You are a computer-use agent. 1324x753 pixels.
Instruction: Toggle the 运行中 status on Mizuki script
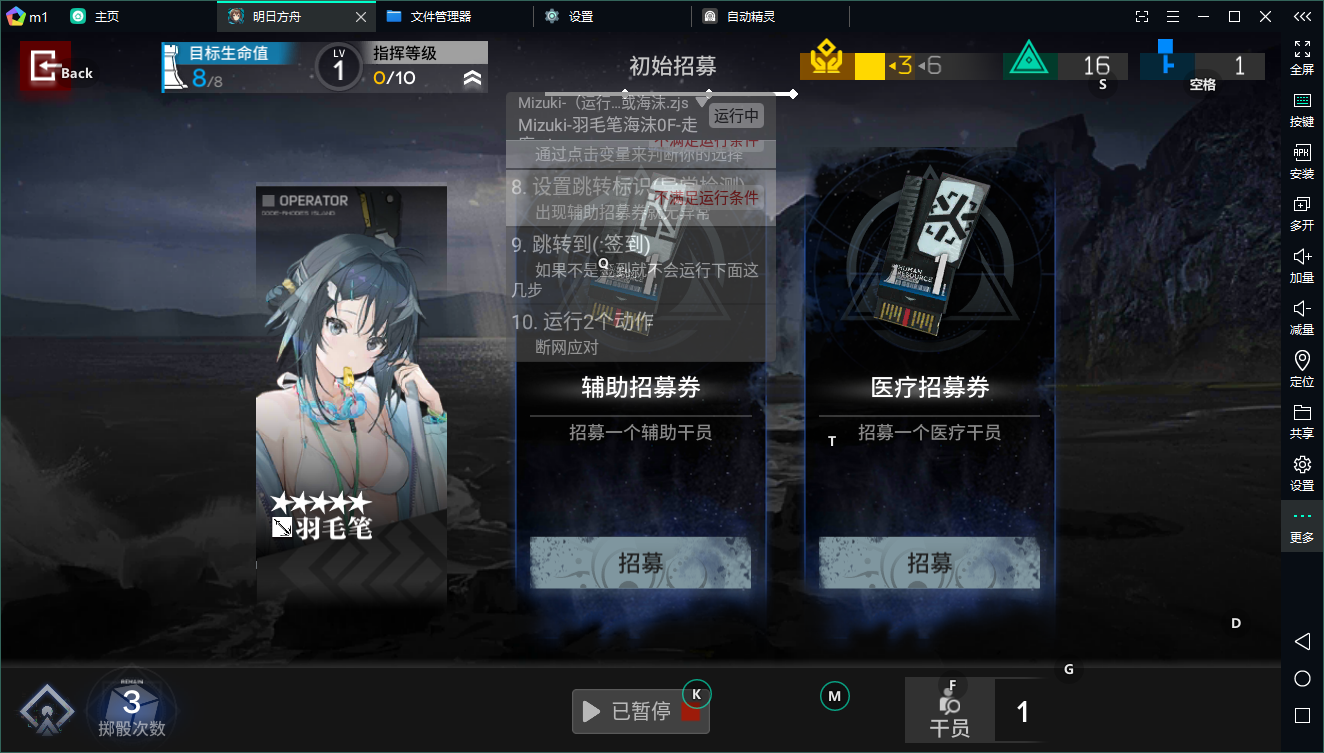736,116
